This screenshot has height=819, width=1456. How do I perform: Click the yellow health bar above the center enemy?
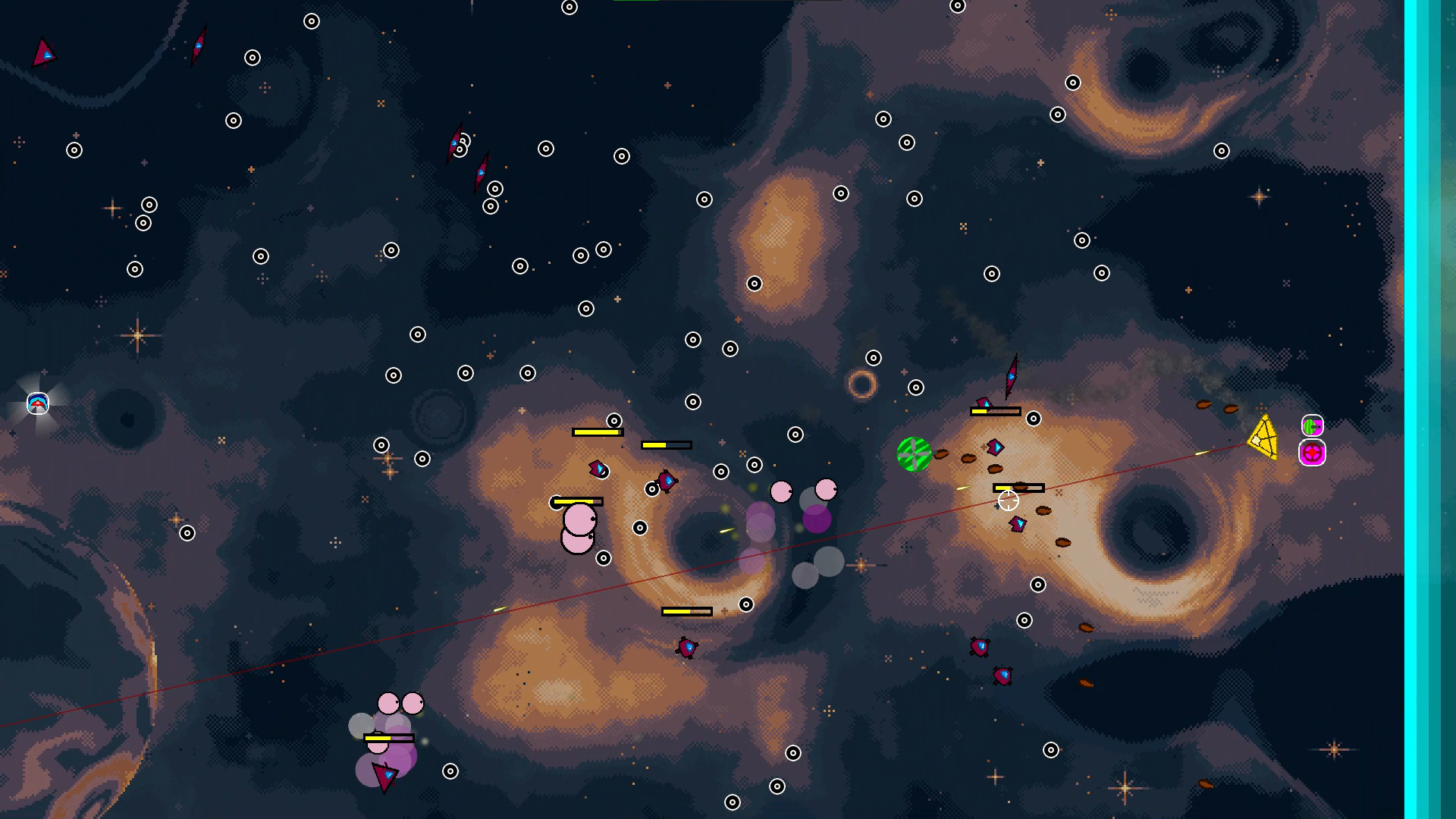click(1020, 488)
